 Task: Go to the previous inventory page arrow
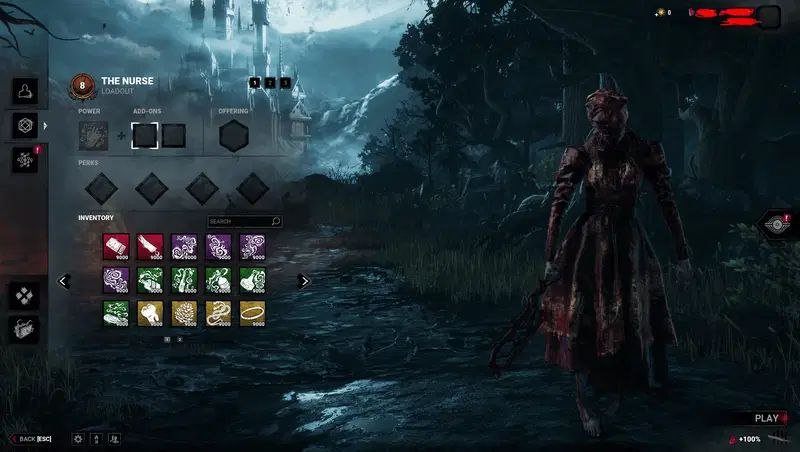[64, 281]
